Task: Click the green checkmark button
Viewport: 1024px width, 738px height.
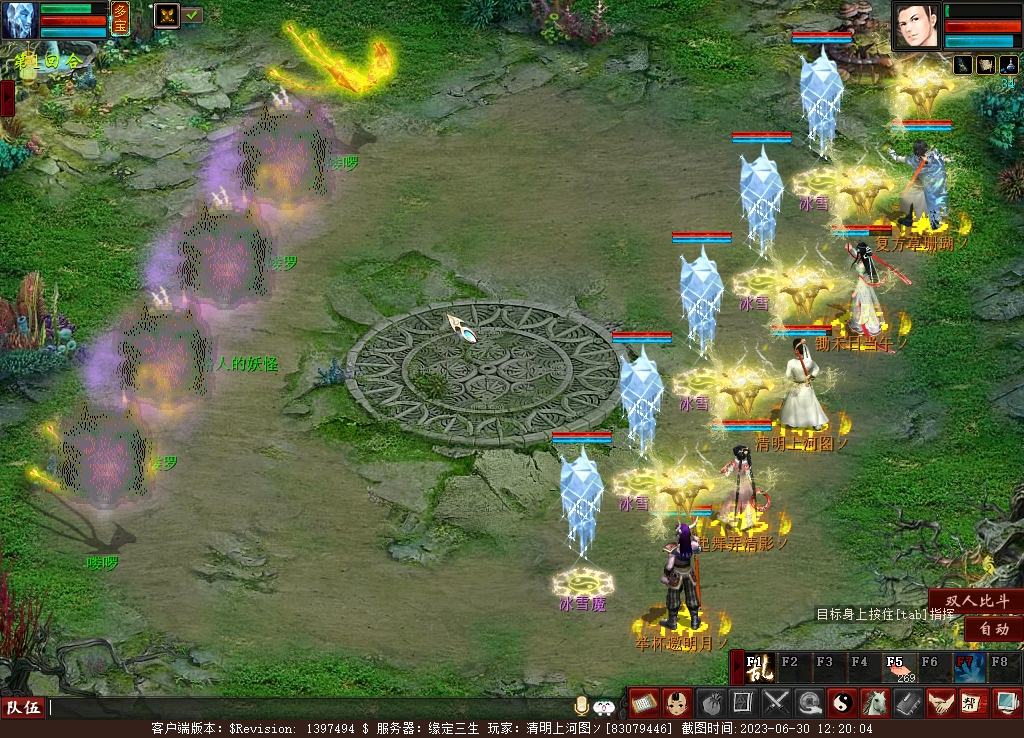Action: 192,15
